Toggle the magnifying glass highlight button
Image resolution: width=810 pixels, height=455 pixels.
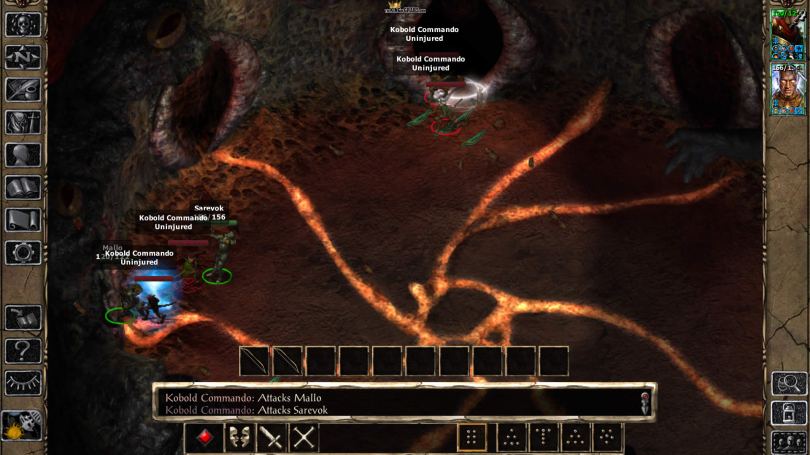[x=789, y=383]
